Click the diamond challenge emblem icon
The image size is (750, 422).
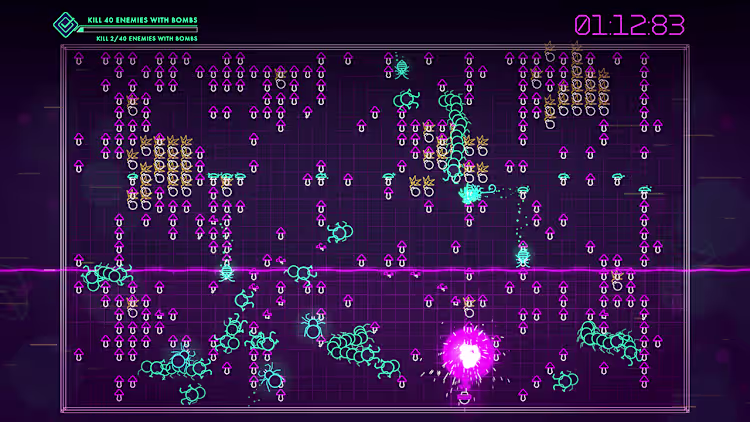[x=67, y=24]
